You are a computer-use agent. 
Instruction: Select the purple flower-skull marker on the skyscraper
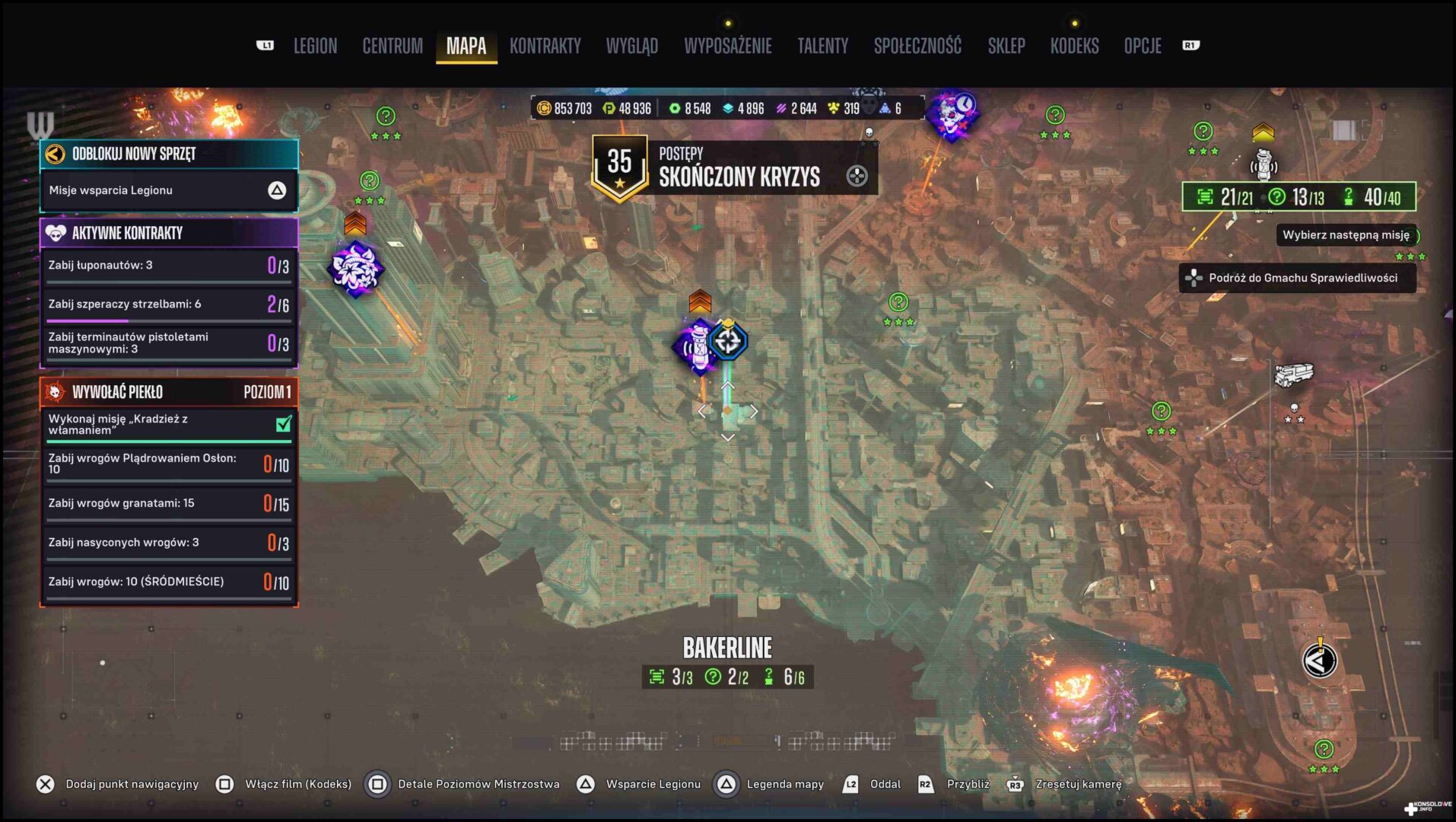tap(355, 269)
